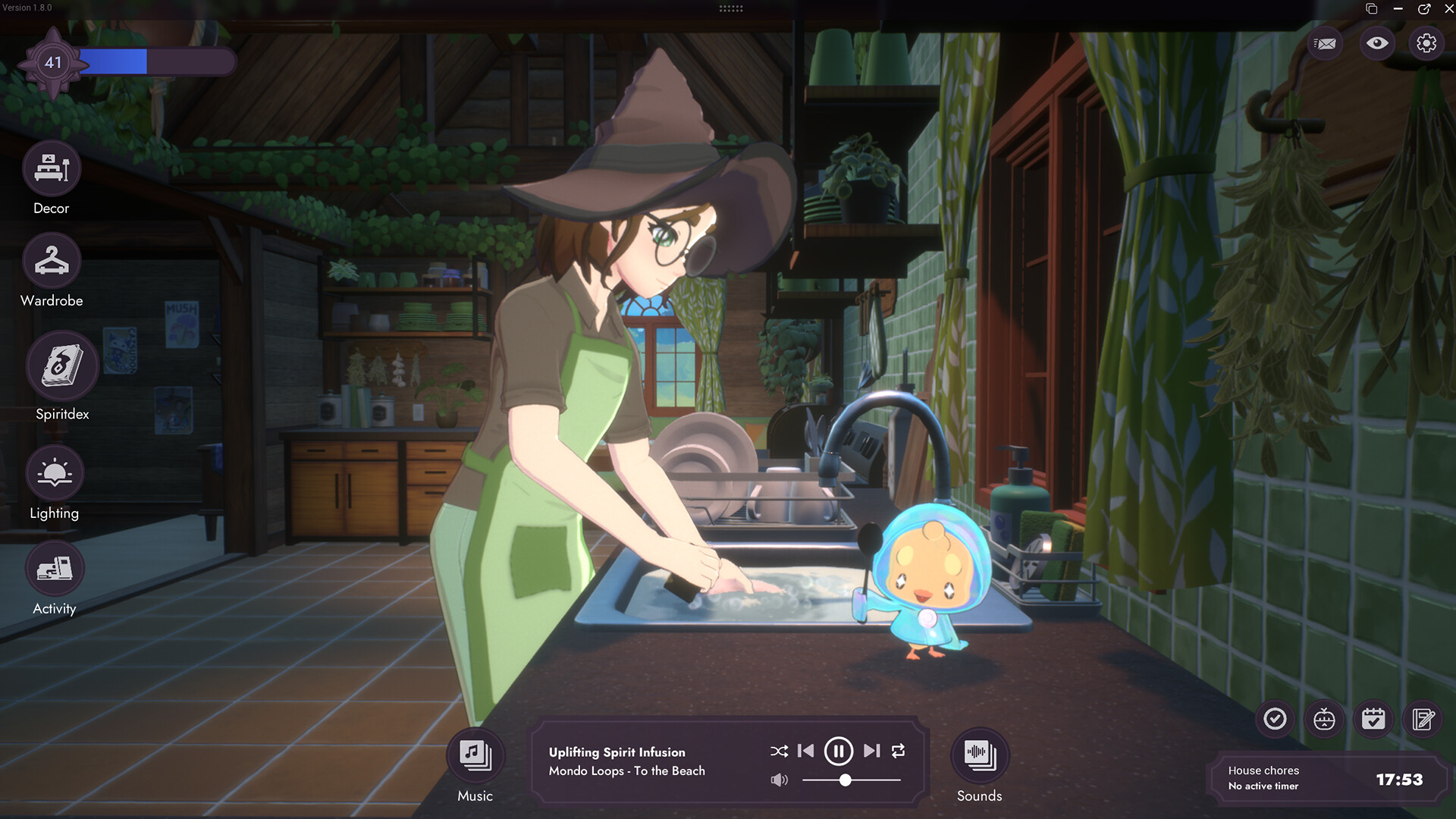The height and width of the screenshot is (819, 1456).
Task: Skip to the next track
Action: (872, 751)
